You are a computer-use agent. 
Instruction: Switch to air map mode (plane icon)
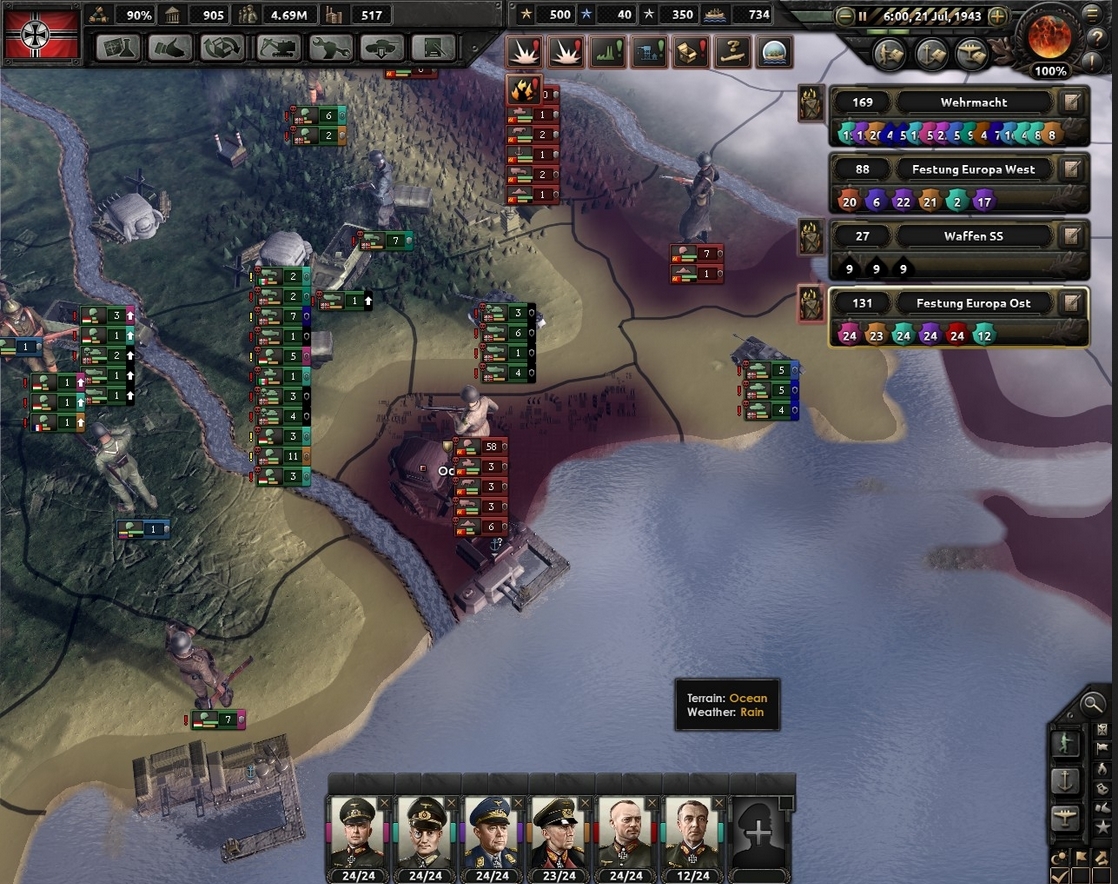(1066, 818)
